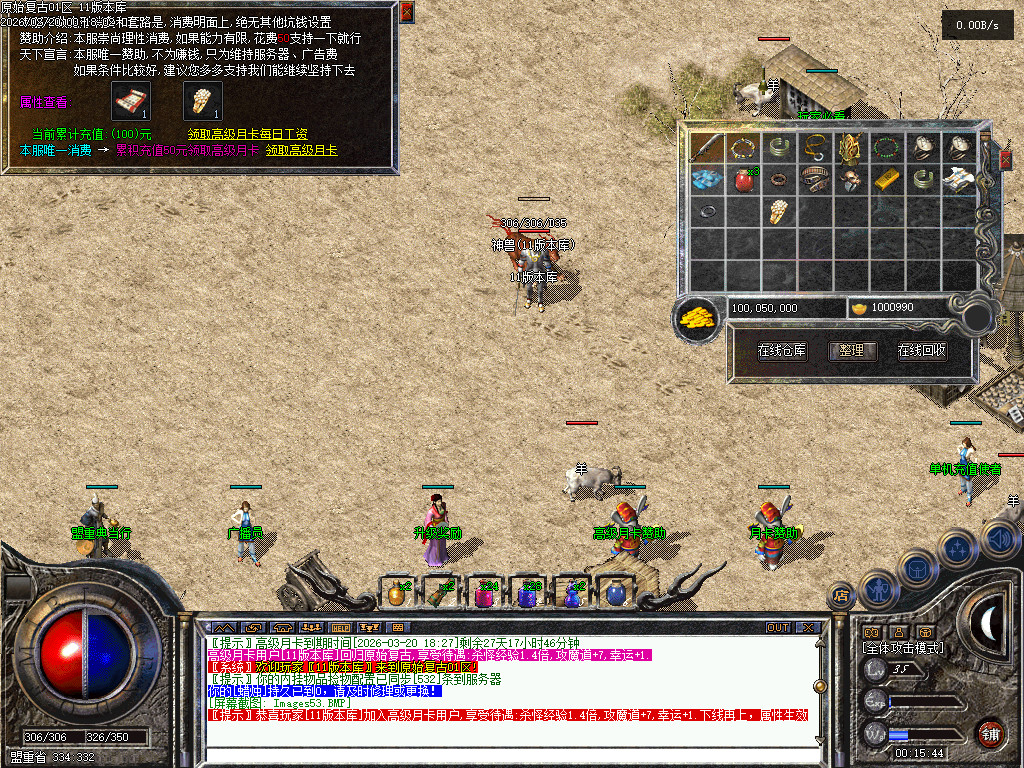Click the OUT button above the chat
Image resolution: width=1024 pixels, height=768 pixels.
pyautogui.click(x=778, y=627)
